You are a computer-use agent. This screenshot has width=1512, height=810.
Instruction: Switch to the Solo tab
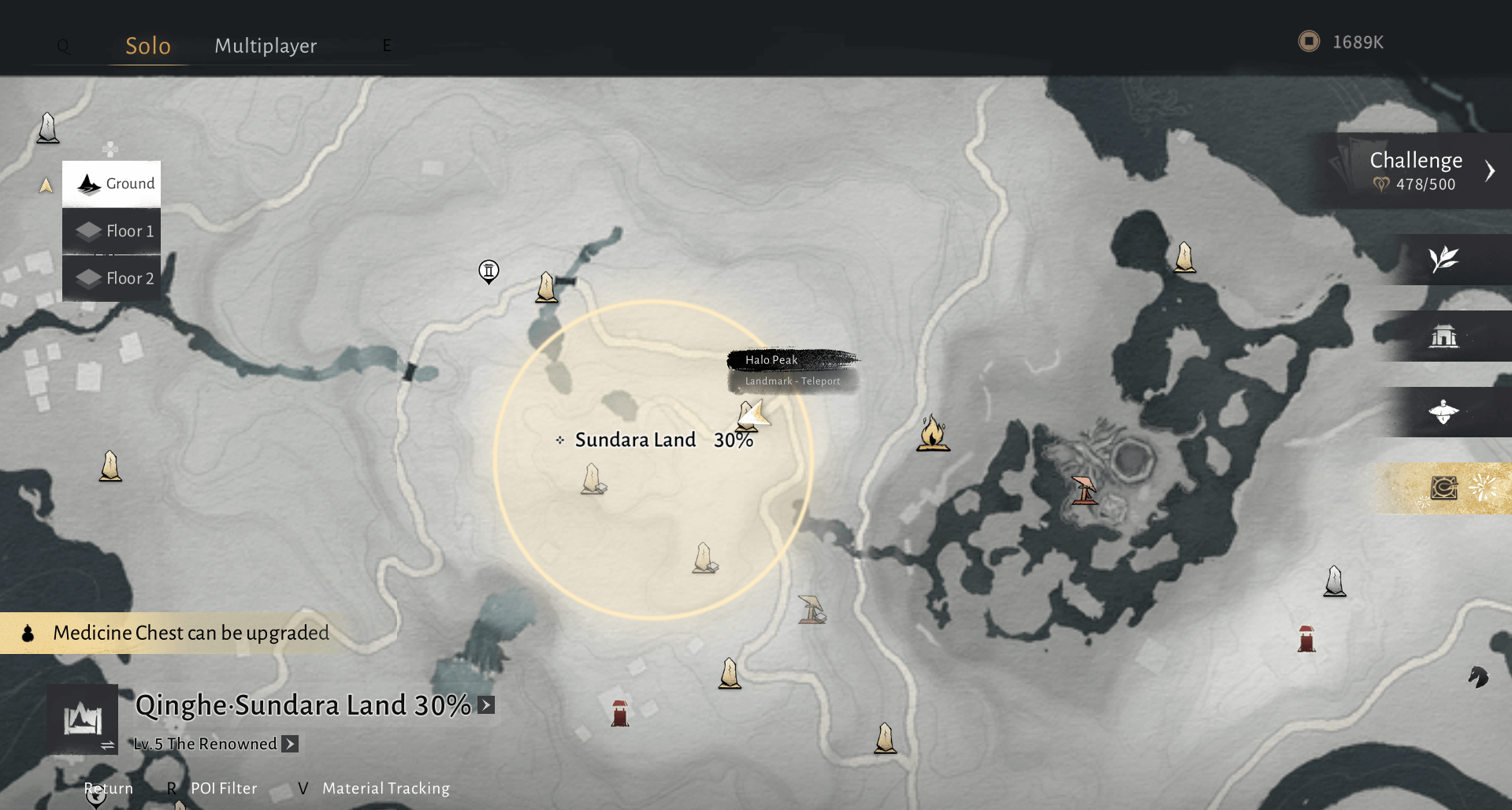(x=148, y=46)
